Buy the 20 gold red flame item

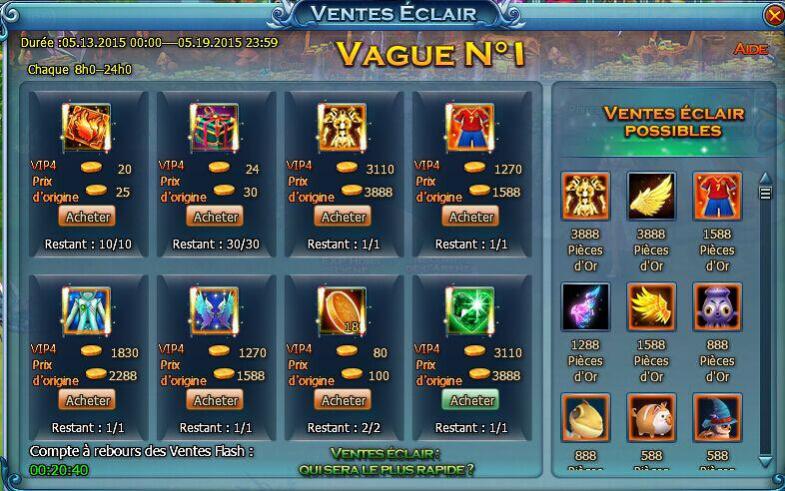tap(88, 216)
